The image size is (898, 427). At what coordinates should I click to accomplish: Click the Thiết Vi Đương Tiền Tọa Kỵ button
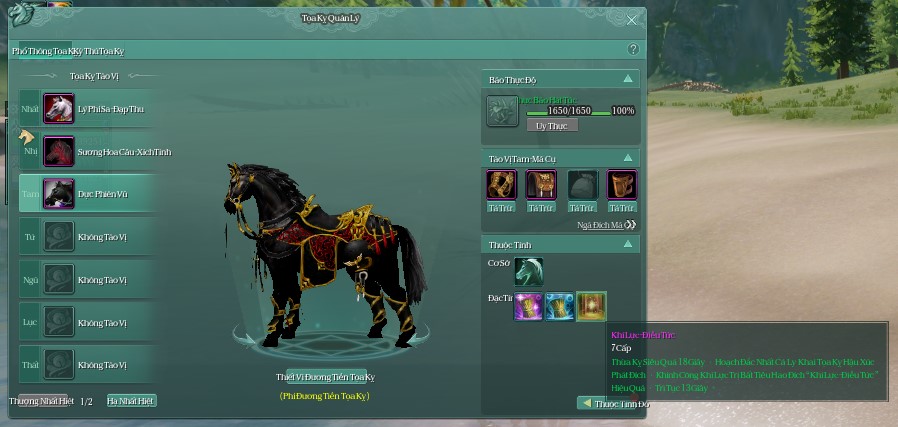324,377
